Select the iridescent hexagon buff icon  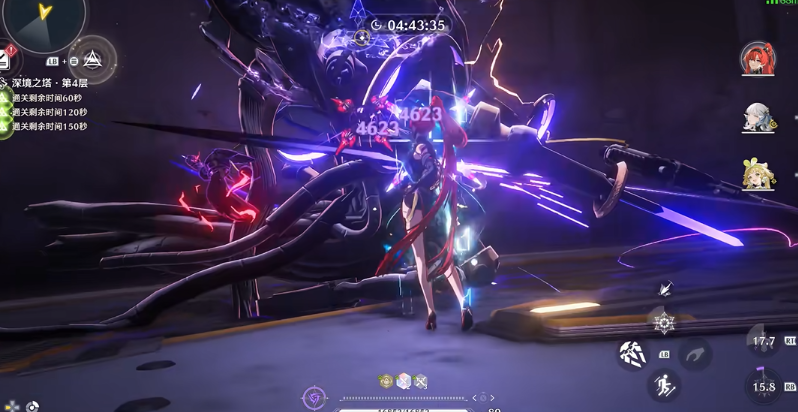pyautogui.click(x=404, y=381)
